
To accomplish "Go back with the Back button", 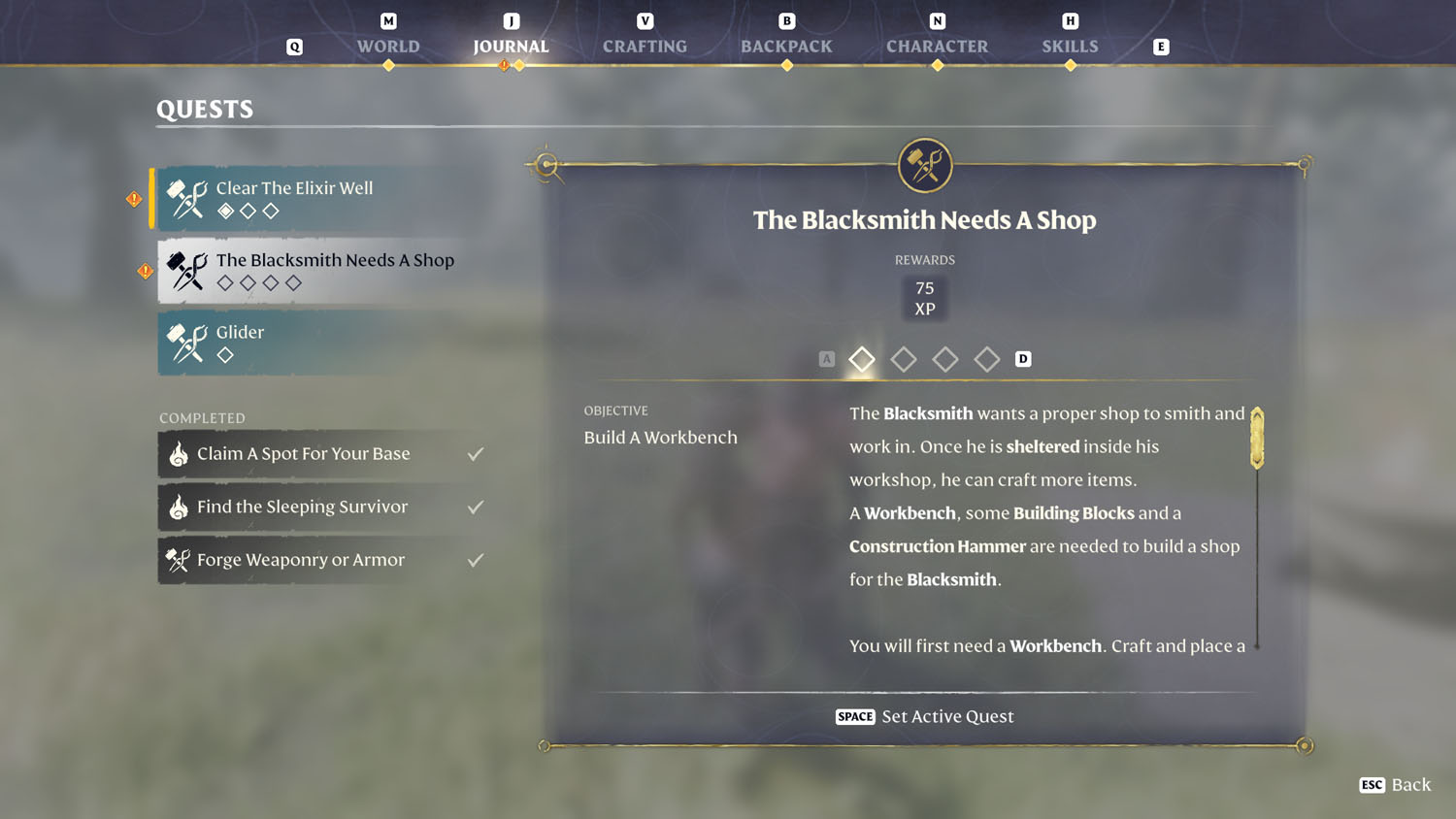I will (x=1396, y=784).
